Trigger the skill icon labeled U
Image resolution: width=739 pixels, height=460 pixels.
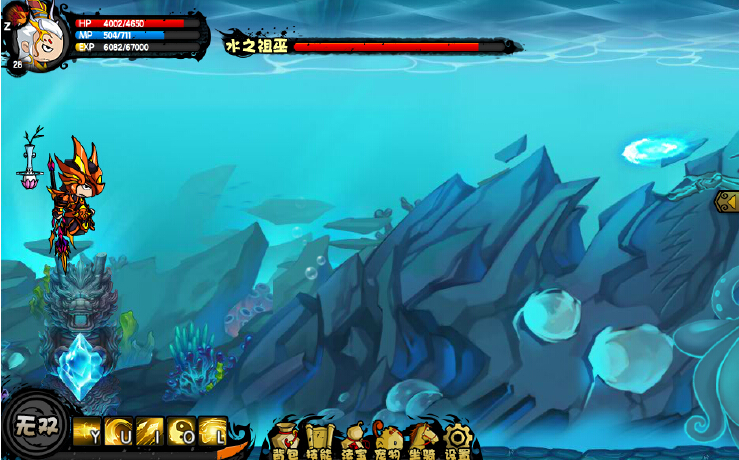tap(118, 430)
